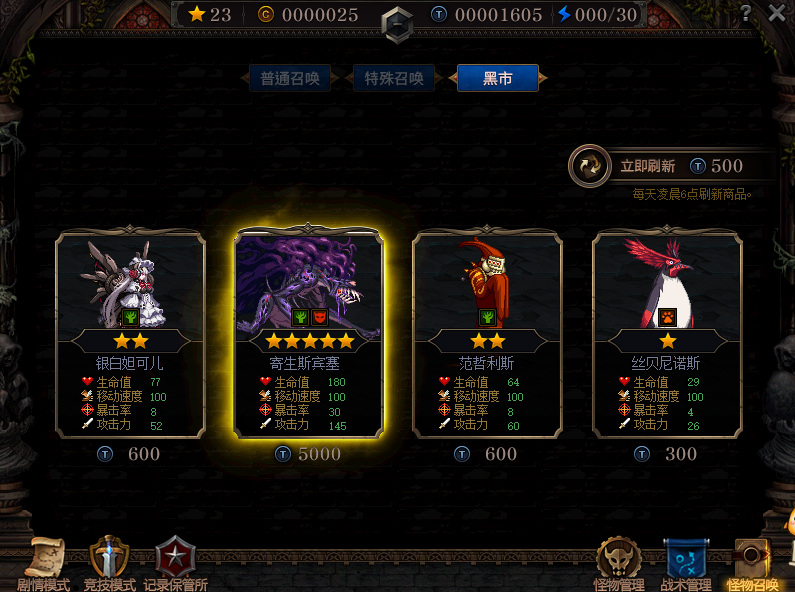Select the 银白妲可儿 monster card
The image size is (795, 592).
tap(130, 334)
